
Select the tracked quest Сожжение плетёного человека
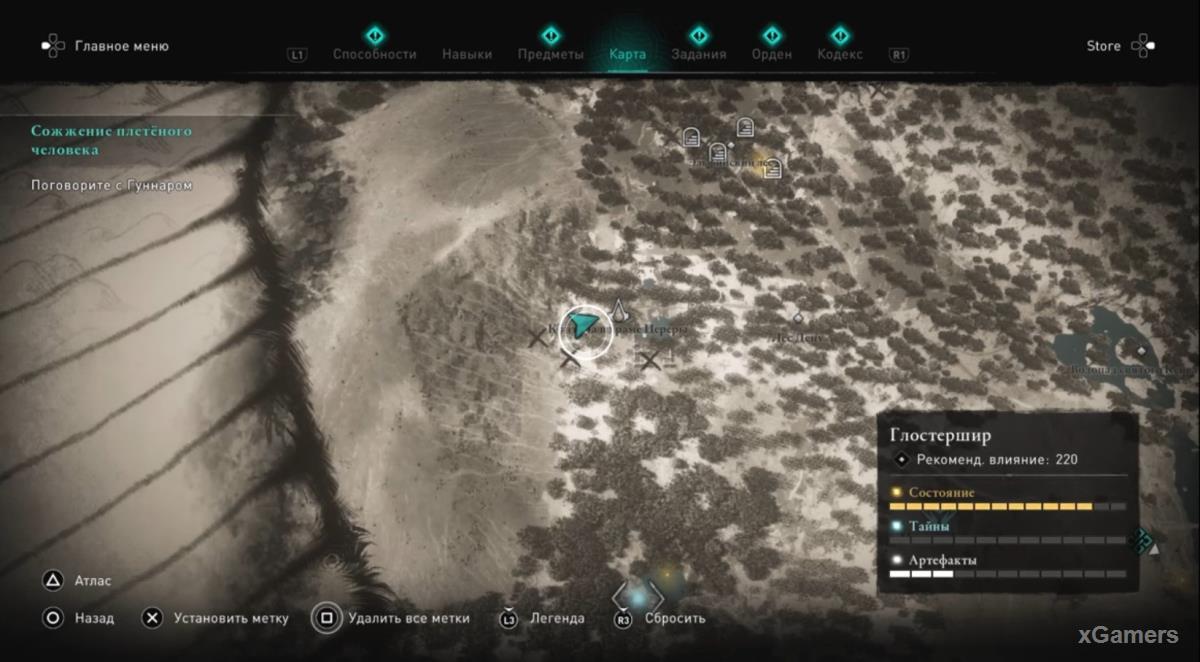[x=110, y=140]
